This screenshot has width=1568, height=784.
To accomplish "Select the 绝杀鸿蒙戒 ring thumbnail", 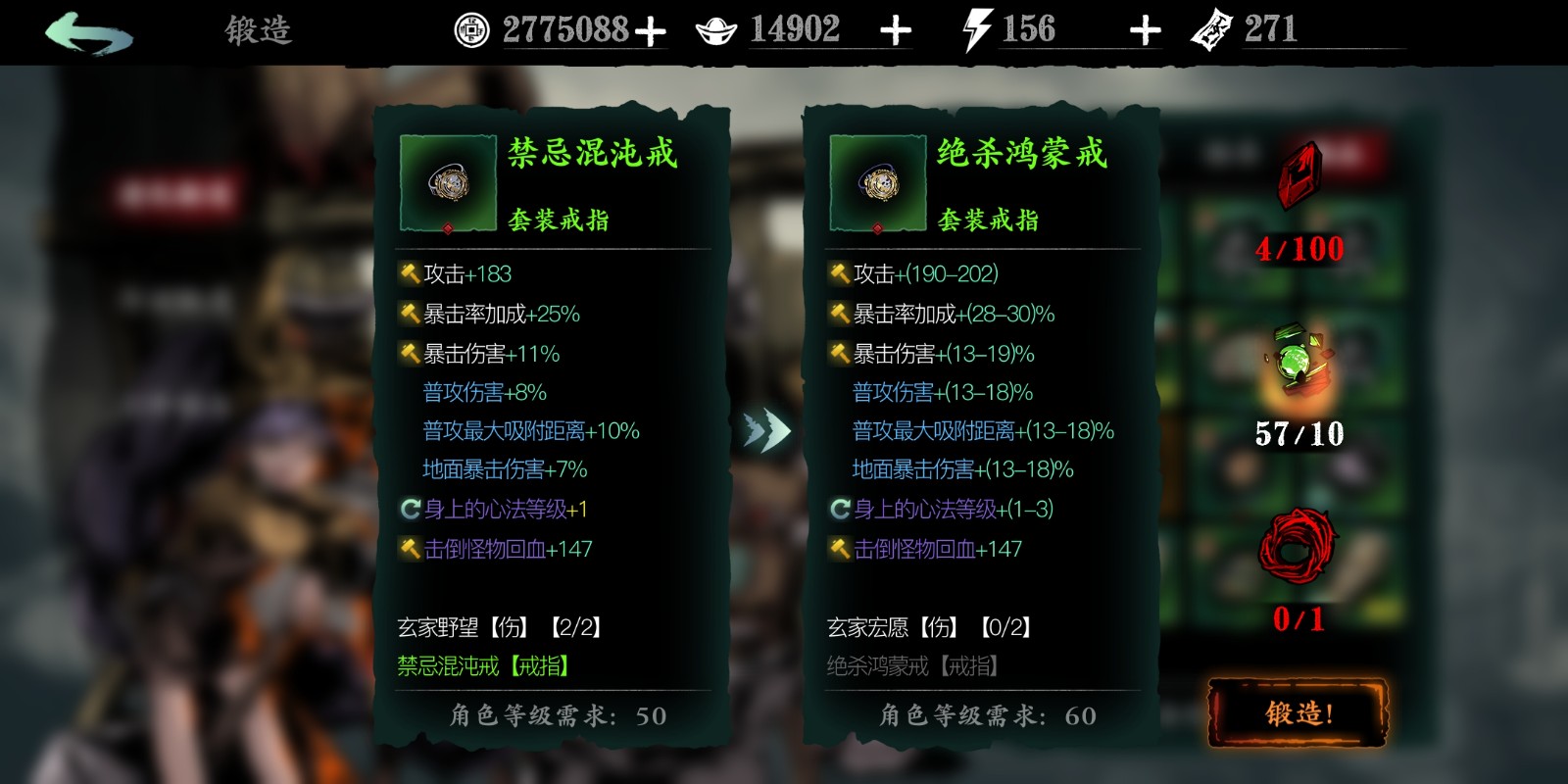I will tap(878, 184).
